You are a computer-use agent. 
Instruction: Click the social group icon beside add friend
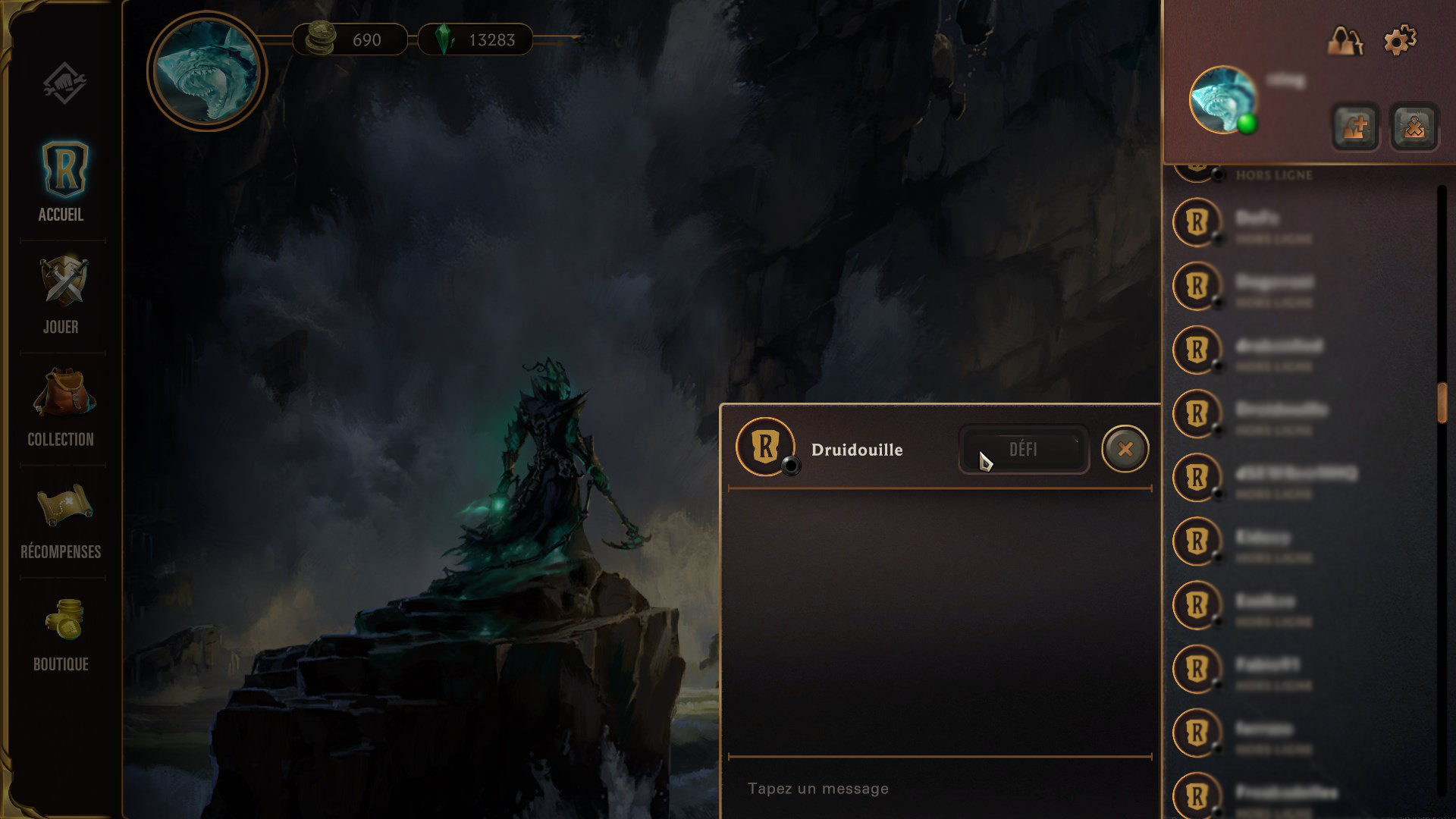pyautogui.click(x=1411, y=127)
